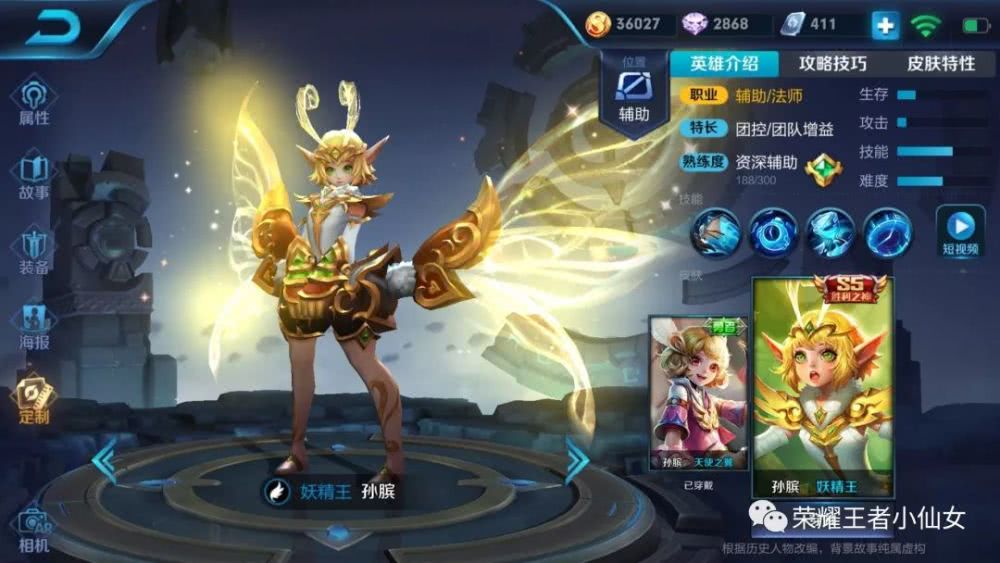The width and height of the screenshot is (1000, 563).
Task: Select the 天使之翼 skin card
Action: pyautogui.click(x=698, y=393)
